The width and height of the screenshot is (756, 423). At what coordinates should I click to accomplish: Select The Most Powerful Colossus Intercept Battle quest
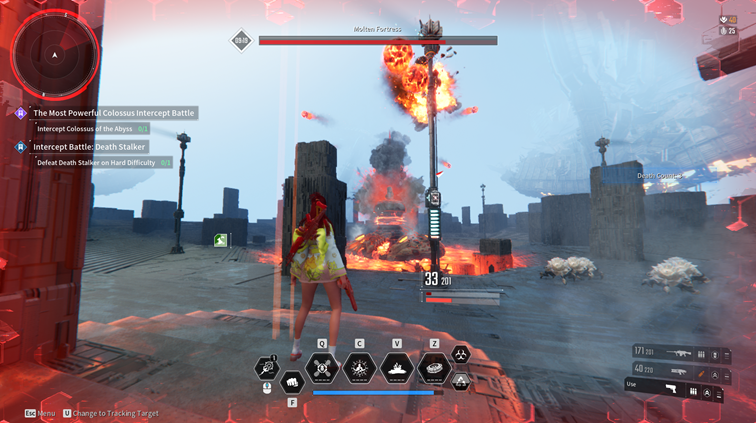(113, 113)
